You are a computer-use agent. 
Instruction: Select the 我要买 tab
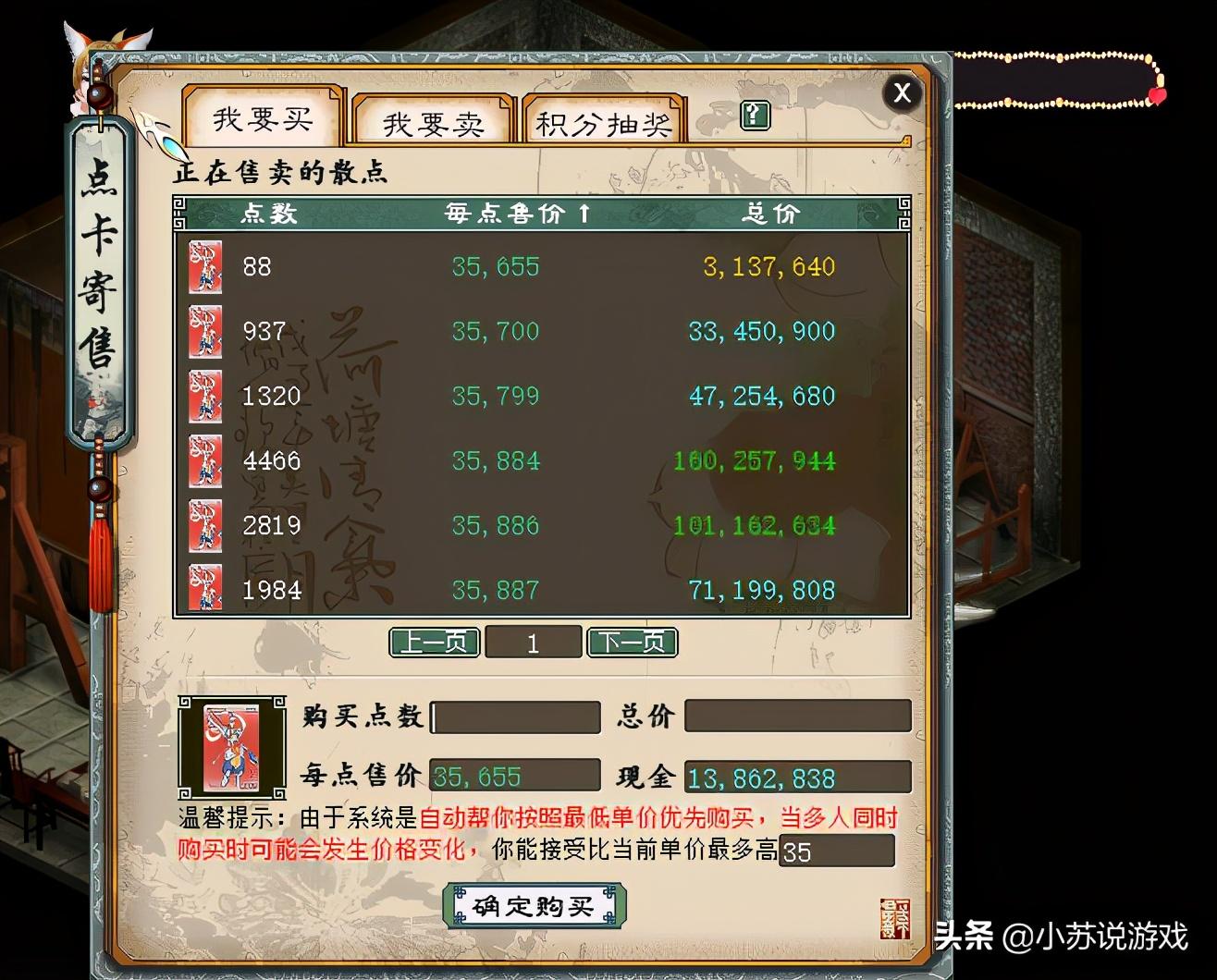(262, 117)
